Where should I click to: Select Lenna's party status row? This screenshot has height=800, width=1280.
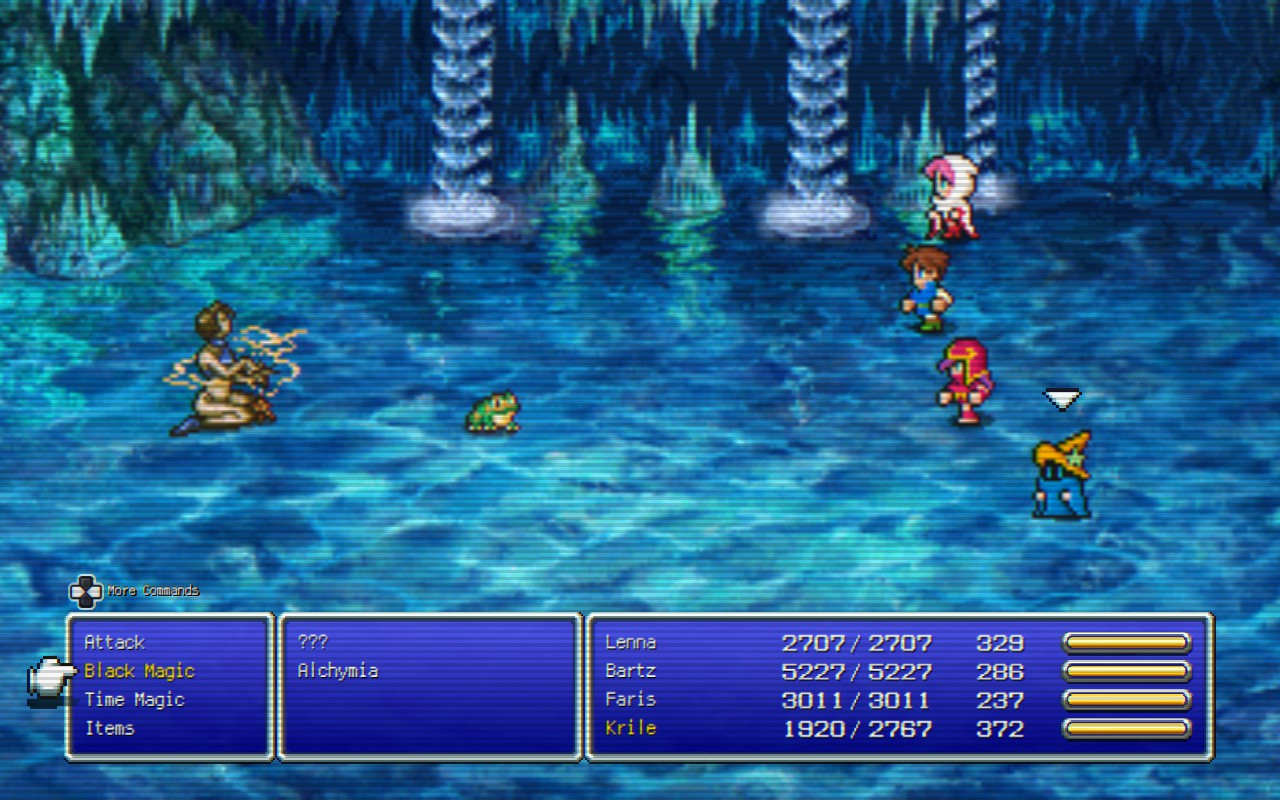(631, 642)
